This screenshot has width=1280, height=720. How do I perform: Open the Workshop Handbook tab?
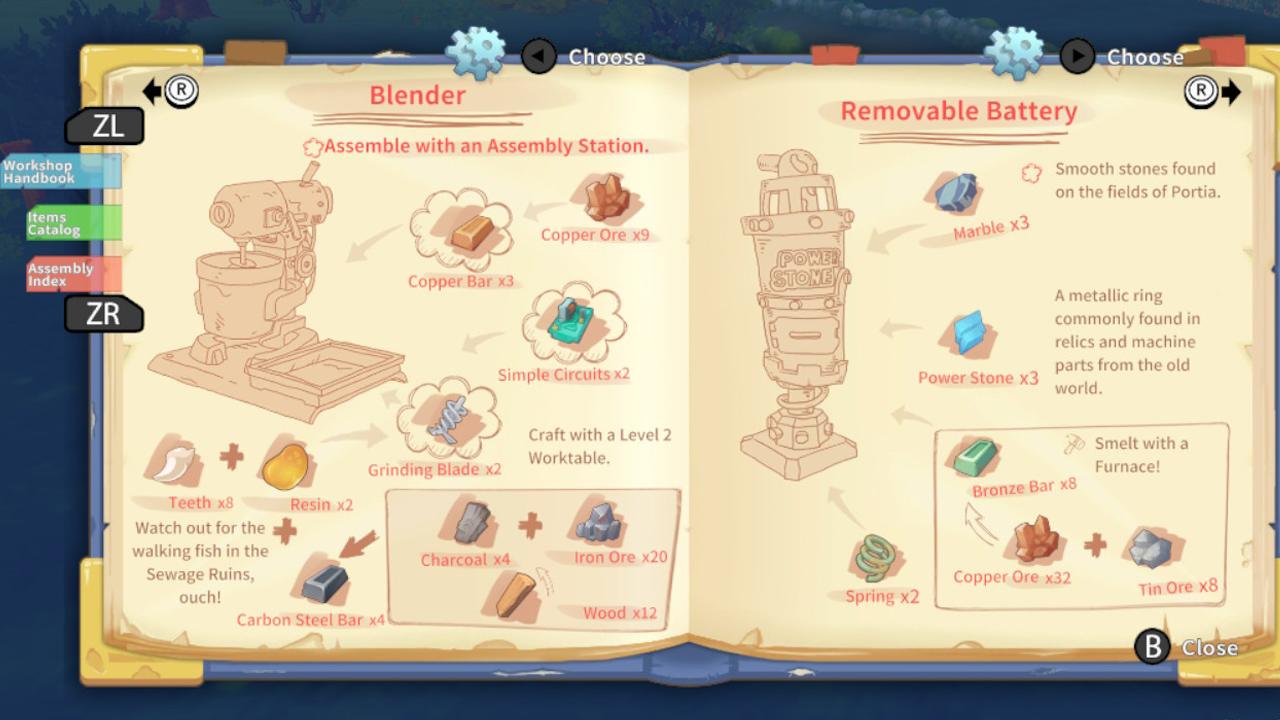(58, 171)
